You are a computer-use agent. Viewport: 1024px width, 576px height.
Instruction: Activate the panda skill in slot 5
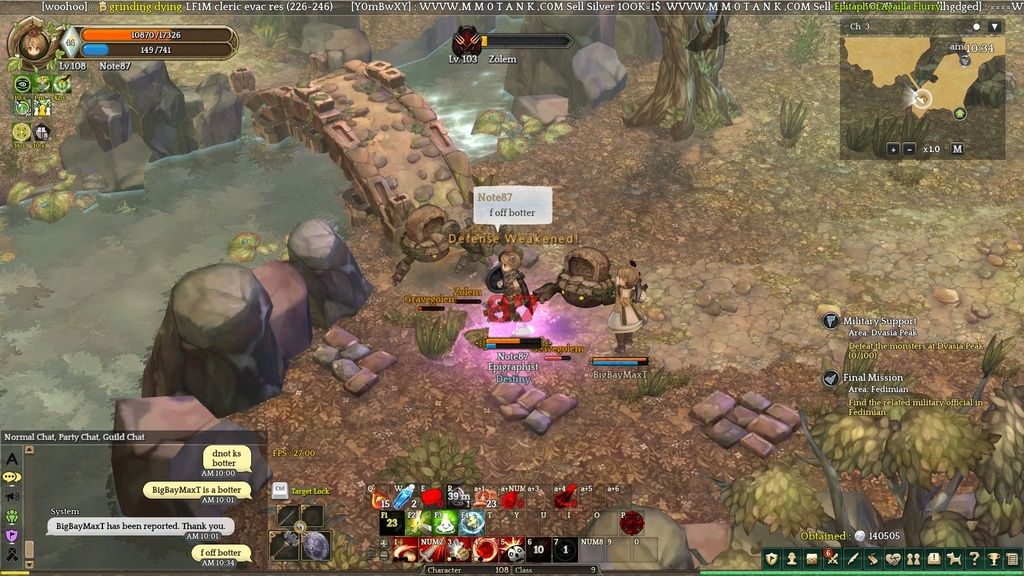point(514,549)
